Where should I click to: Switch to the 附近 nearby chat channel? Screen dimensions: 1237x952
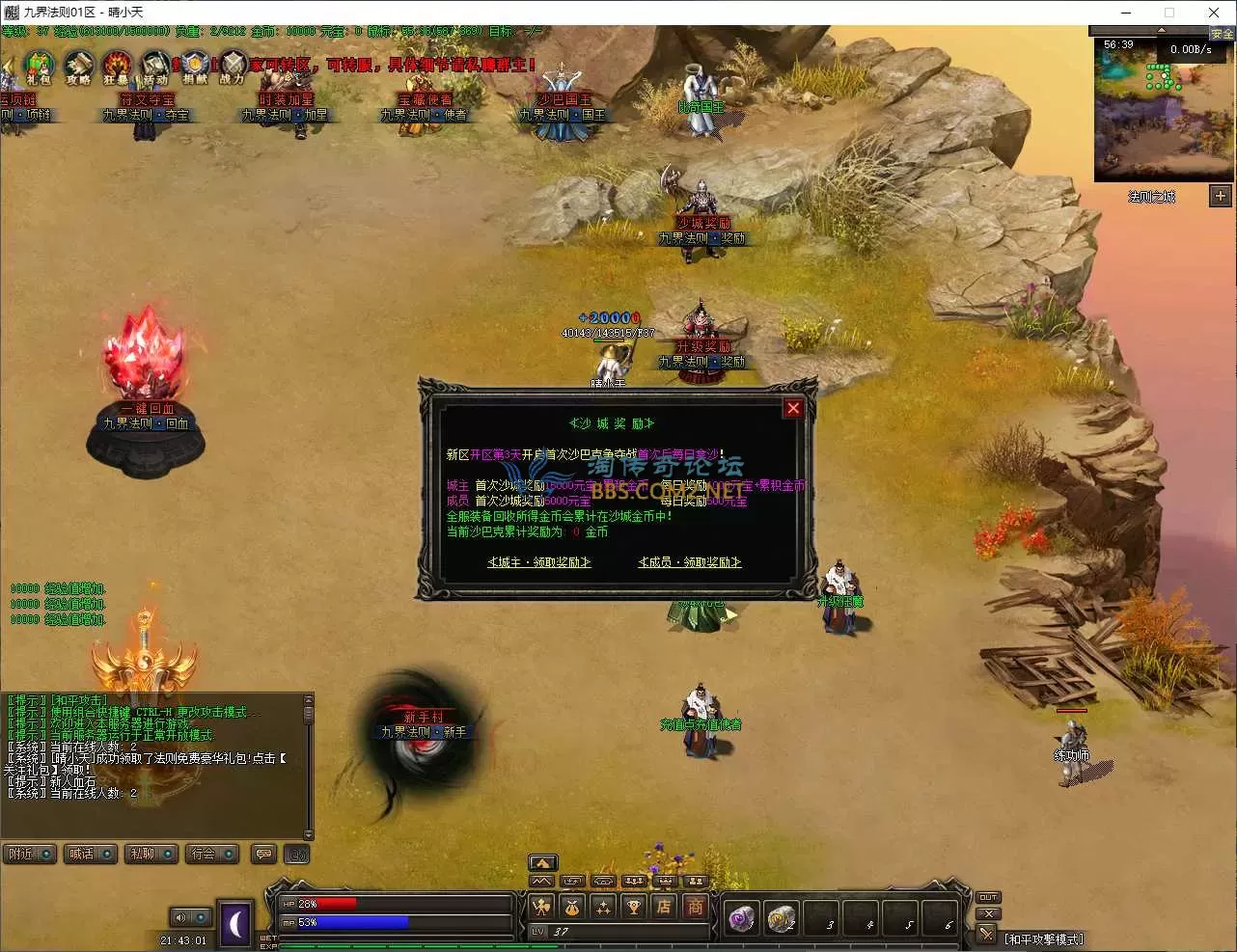pyautogui.click(x=30, y=855)
